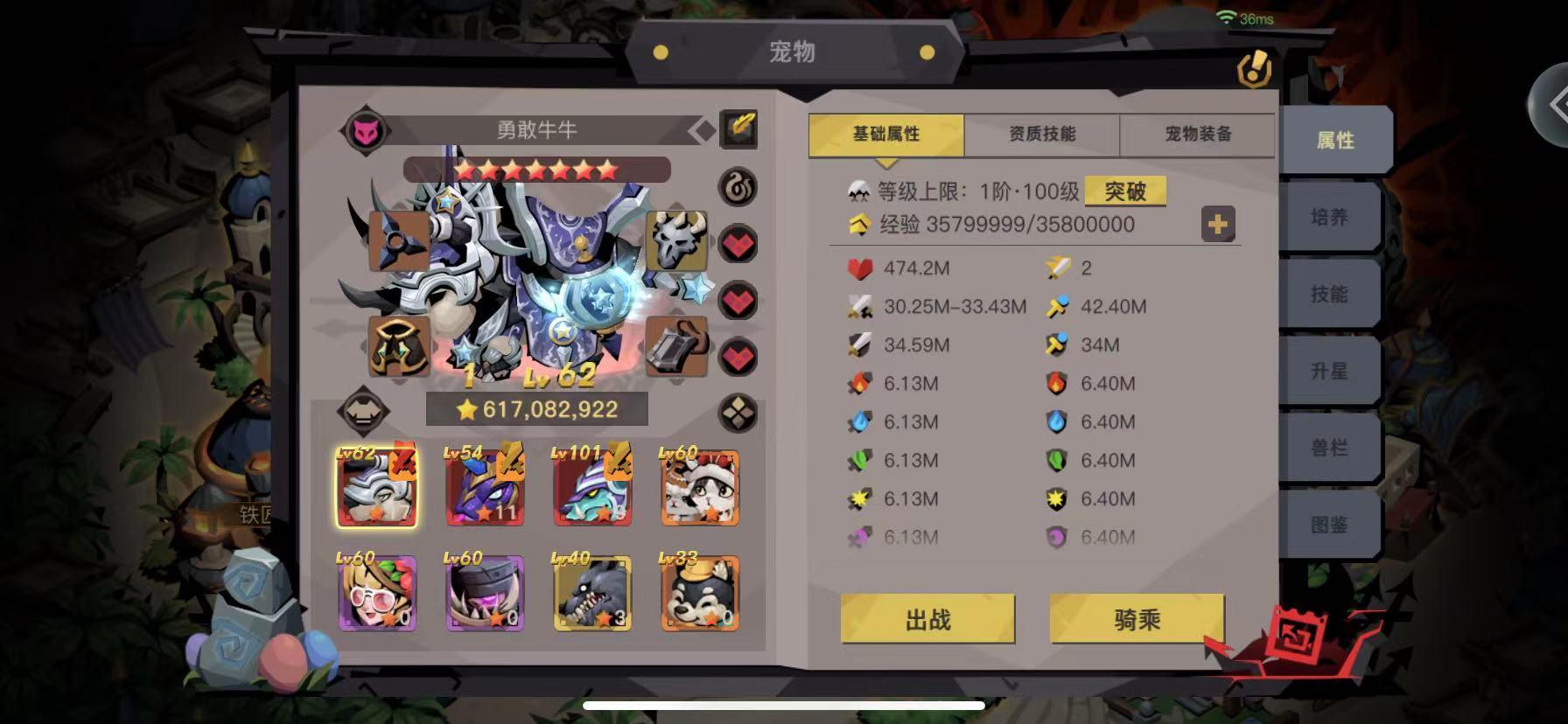
Task: Click the exclamation badge near top right
Action: click(1254, 73)
